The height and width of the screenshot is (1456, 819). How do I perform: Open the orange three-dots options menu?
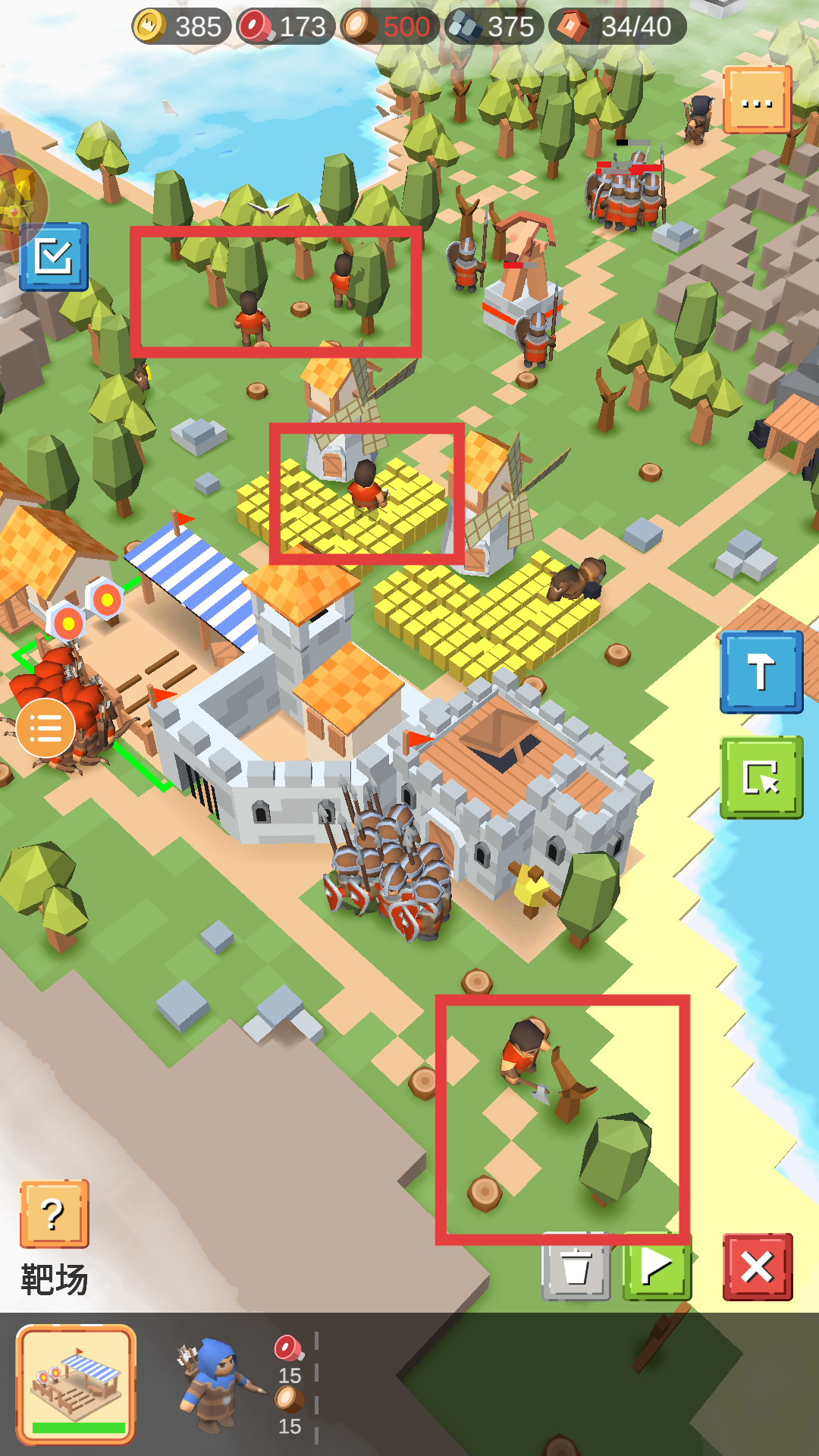pos(757,100)
